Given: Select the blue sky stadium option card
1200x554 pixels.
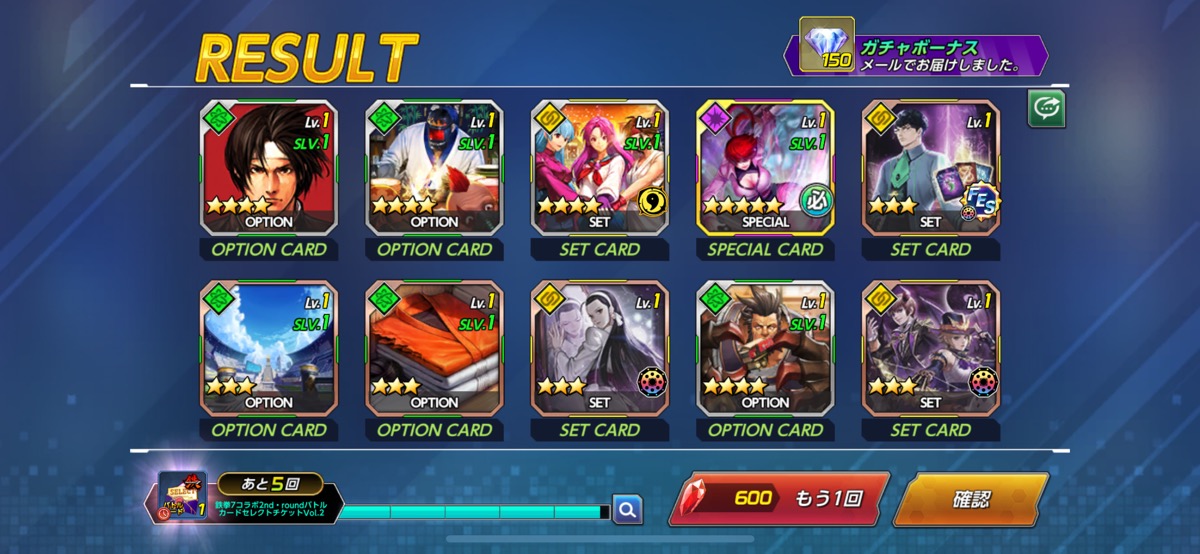Looking at the screenshot, I should [269, 348].
